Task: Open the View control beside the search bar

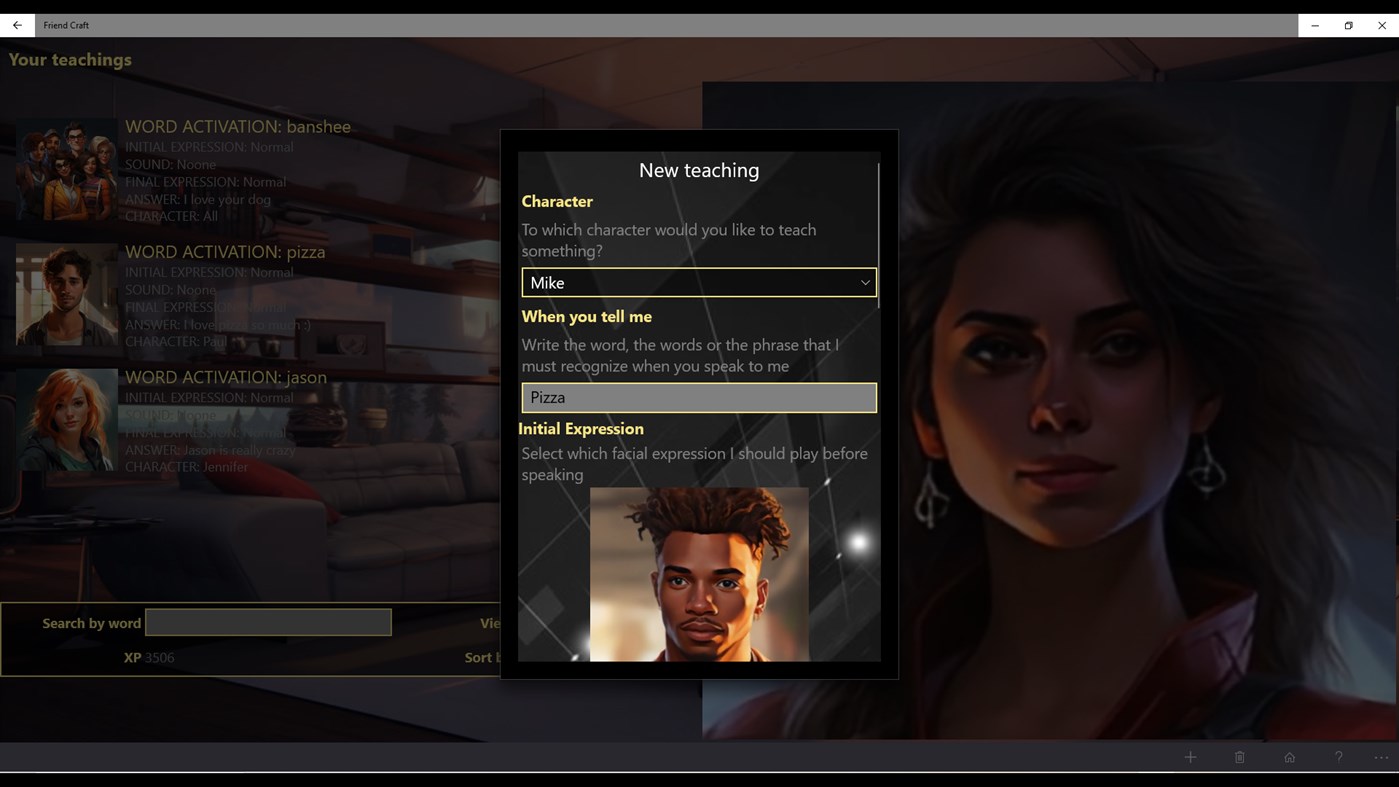Action: click(491, 623)
